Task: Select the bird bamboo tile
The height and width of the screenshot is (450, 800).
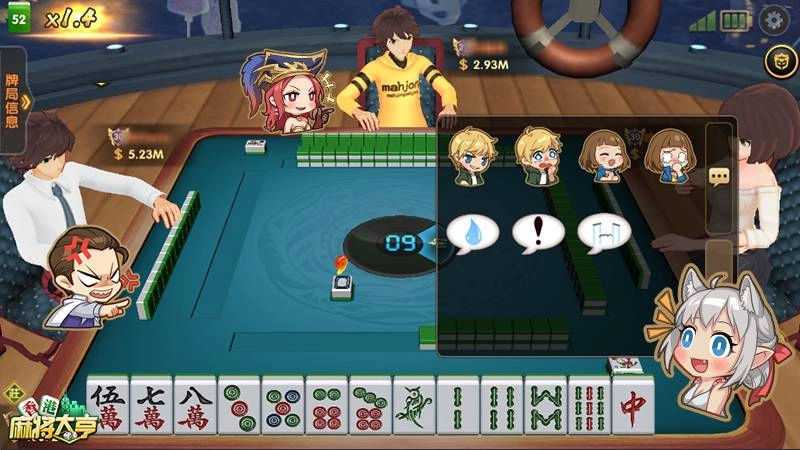Action: [414, 407]
